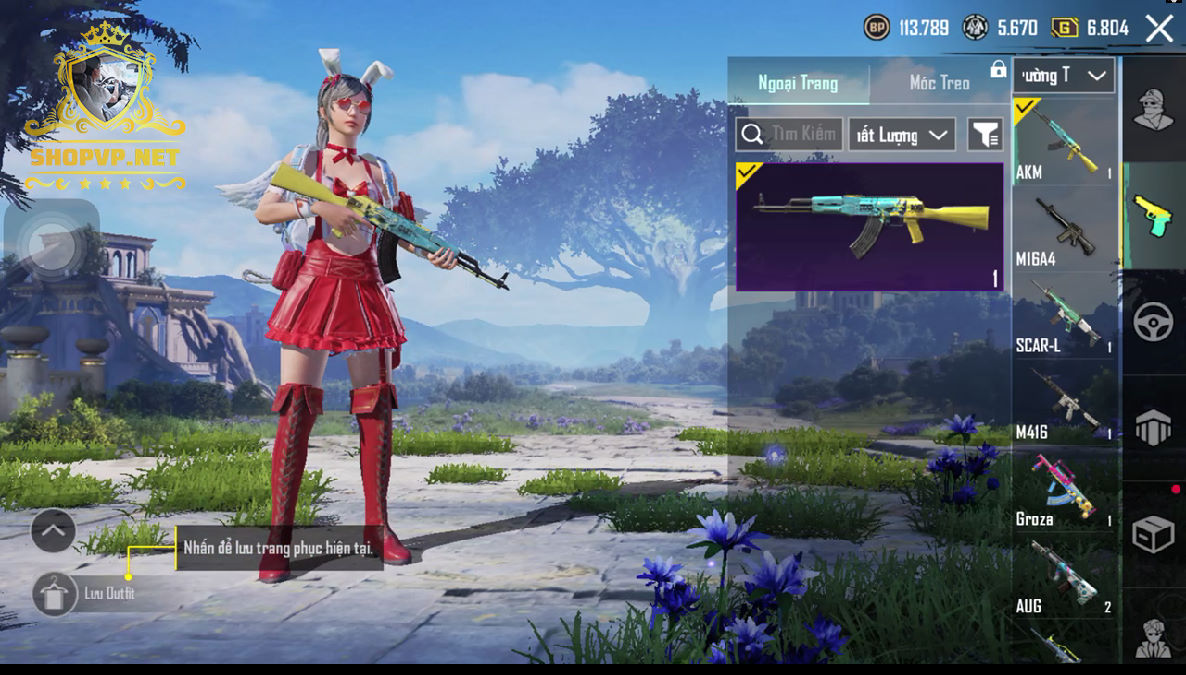
Task: Switch to the Ngoại Trang tab
Action: 798,83
